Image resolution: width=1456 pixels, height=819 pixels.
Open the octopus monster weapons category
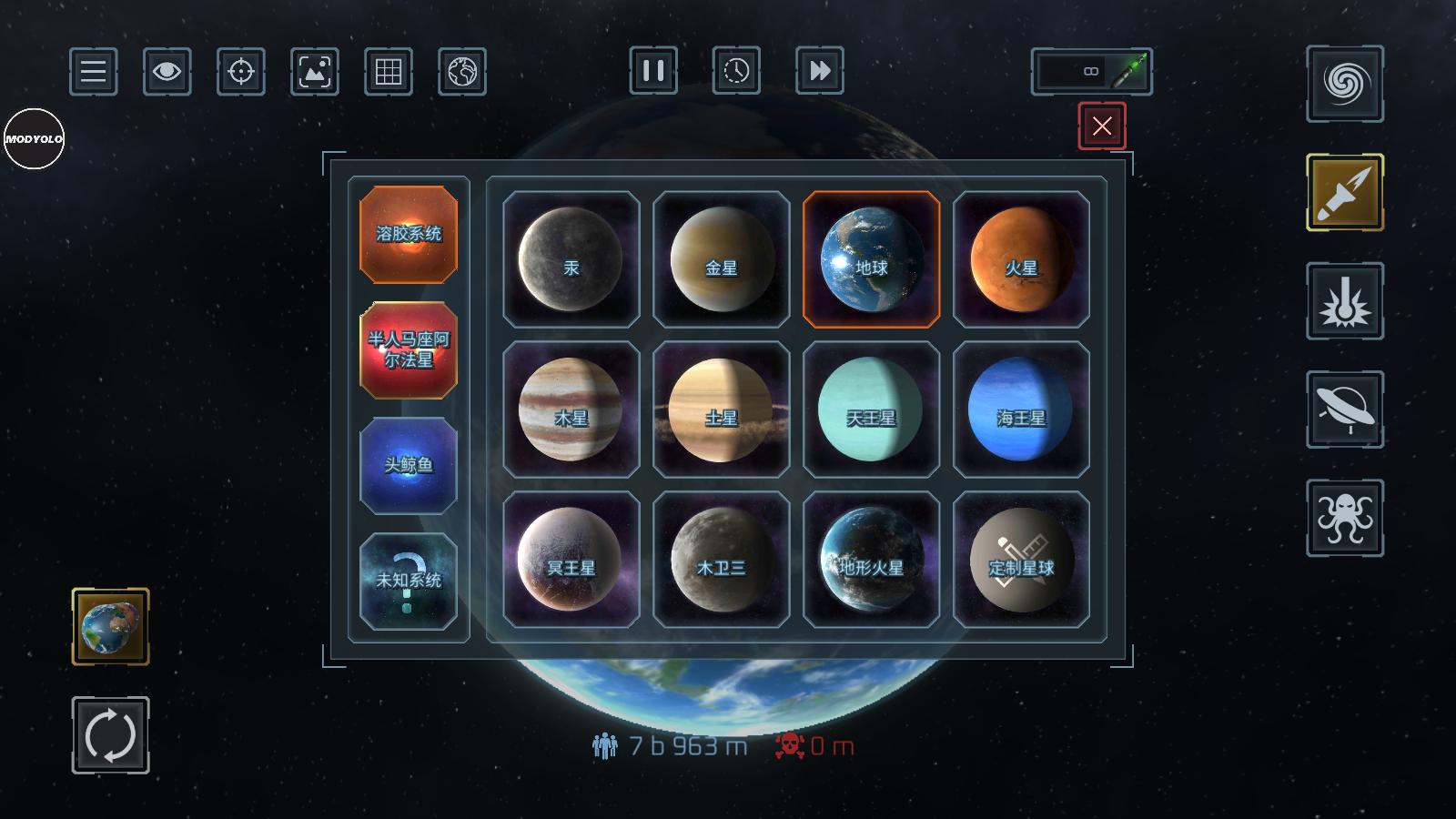[1345, 517]
